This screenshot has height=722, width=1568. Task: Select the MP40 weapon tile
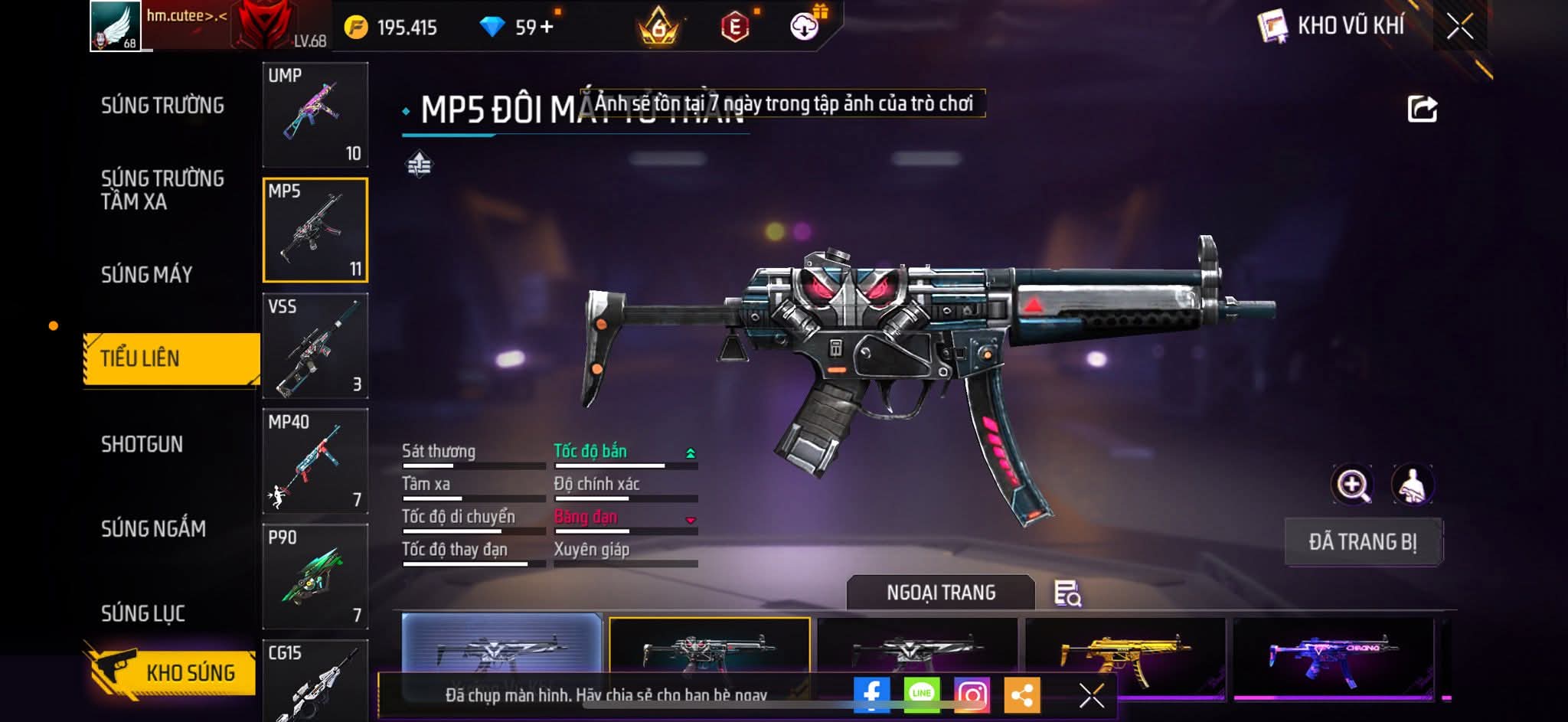[x=315, y=462]
